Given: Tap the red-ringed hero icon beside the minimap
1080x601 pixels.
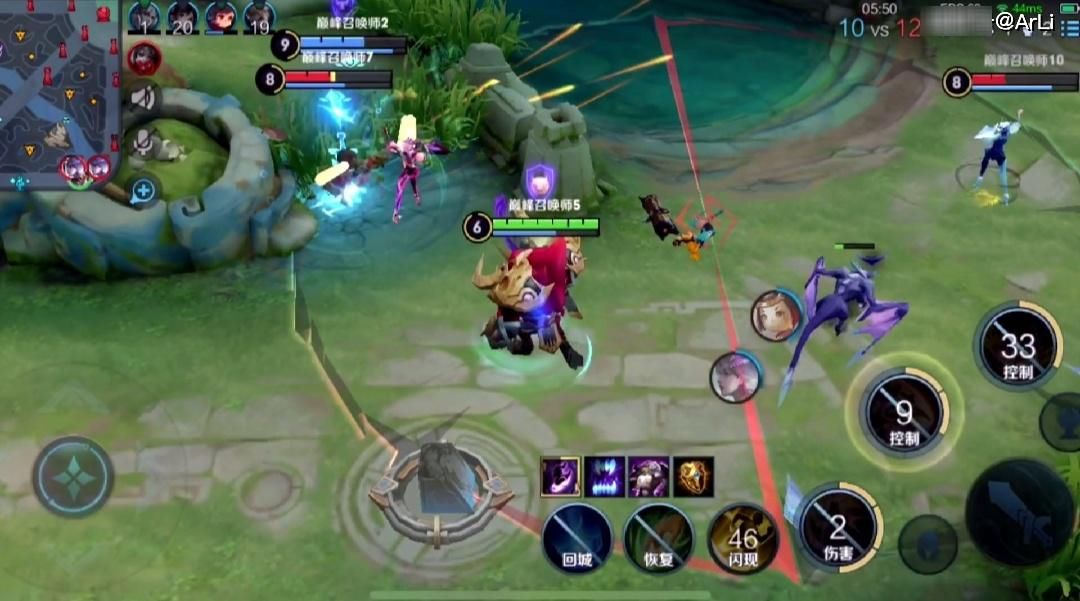Looking at the screenshot, I should coord(143,57).
